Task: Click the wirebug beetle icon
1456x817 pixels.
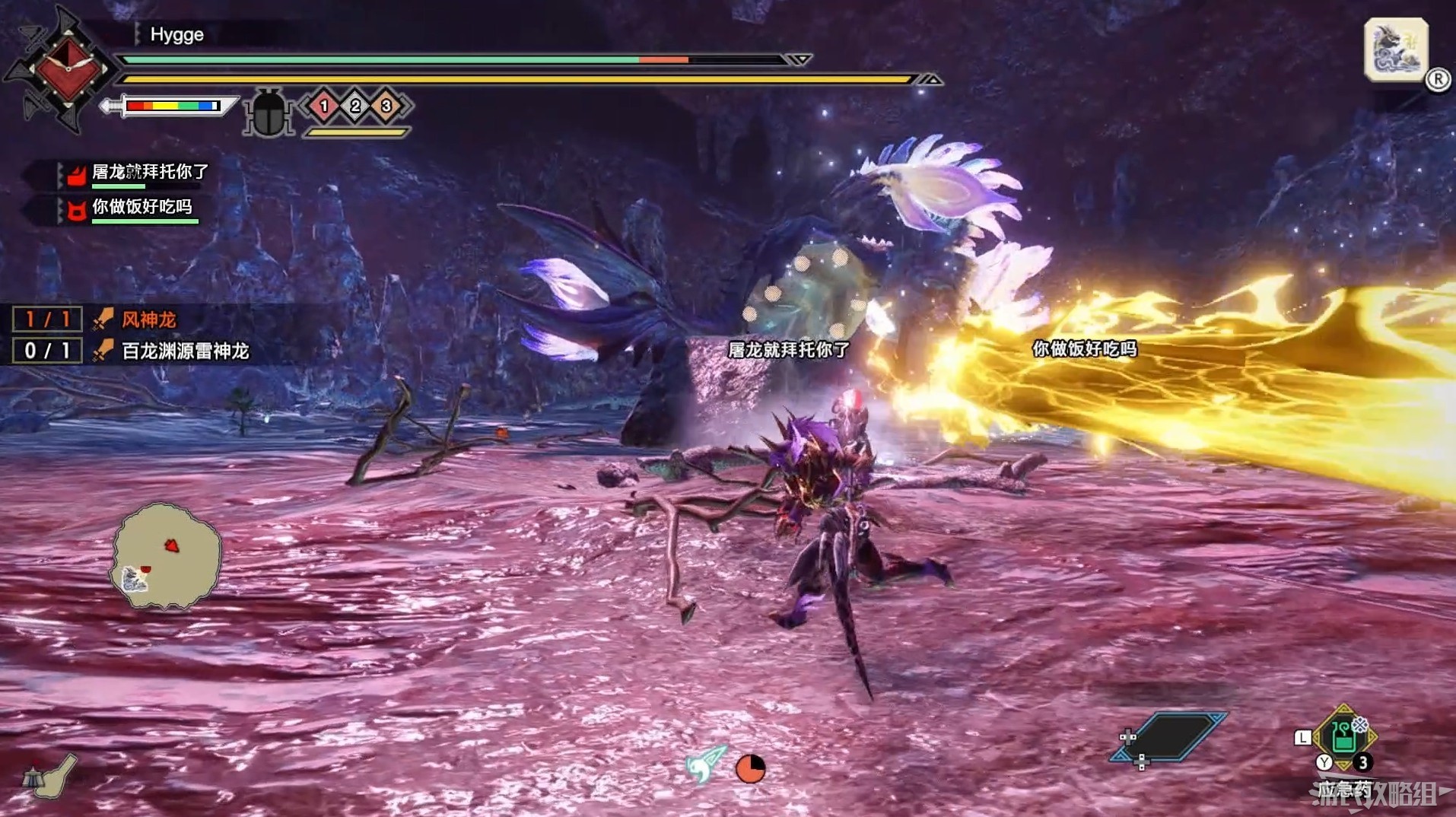Action: (269, 113)
